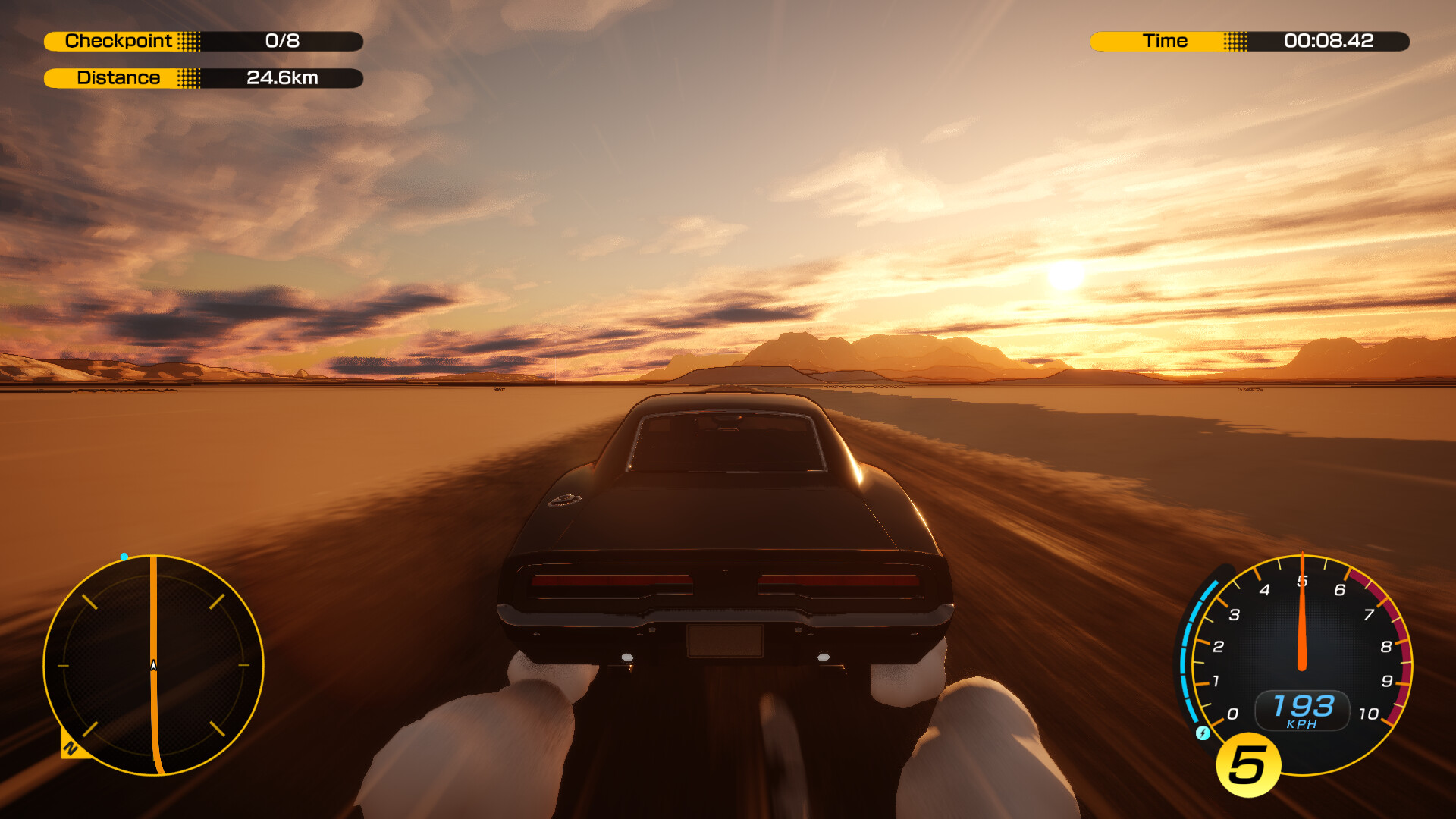Click the 24.6km distance value
This screenshot has width=1456, height=819.
[x=283, y=77]
